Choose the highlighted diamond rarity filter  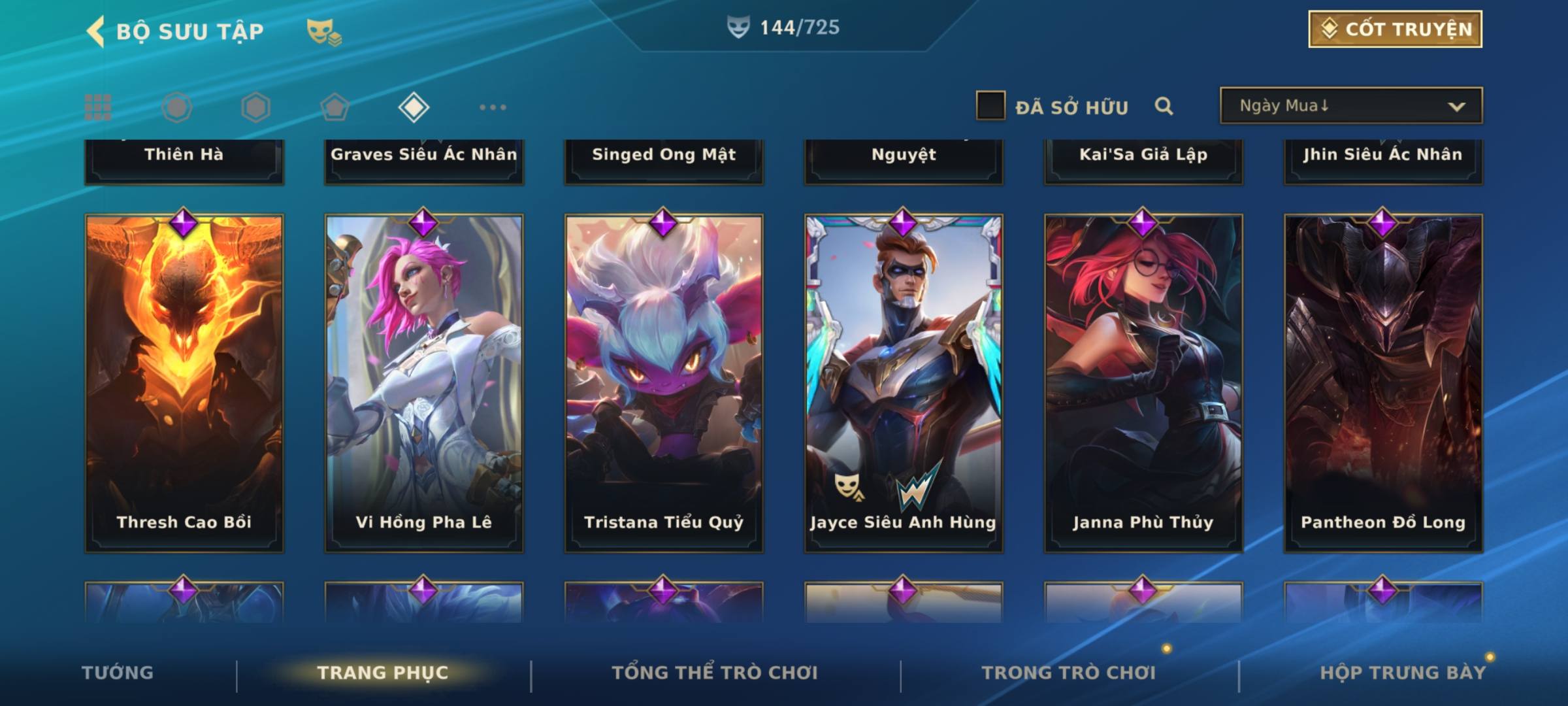[x=414, y=107]
